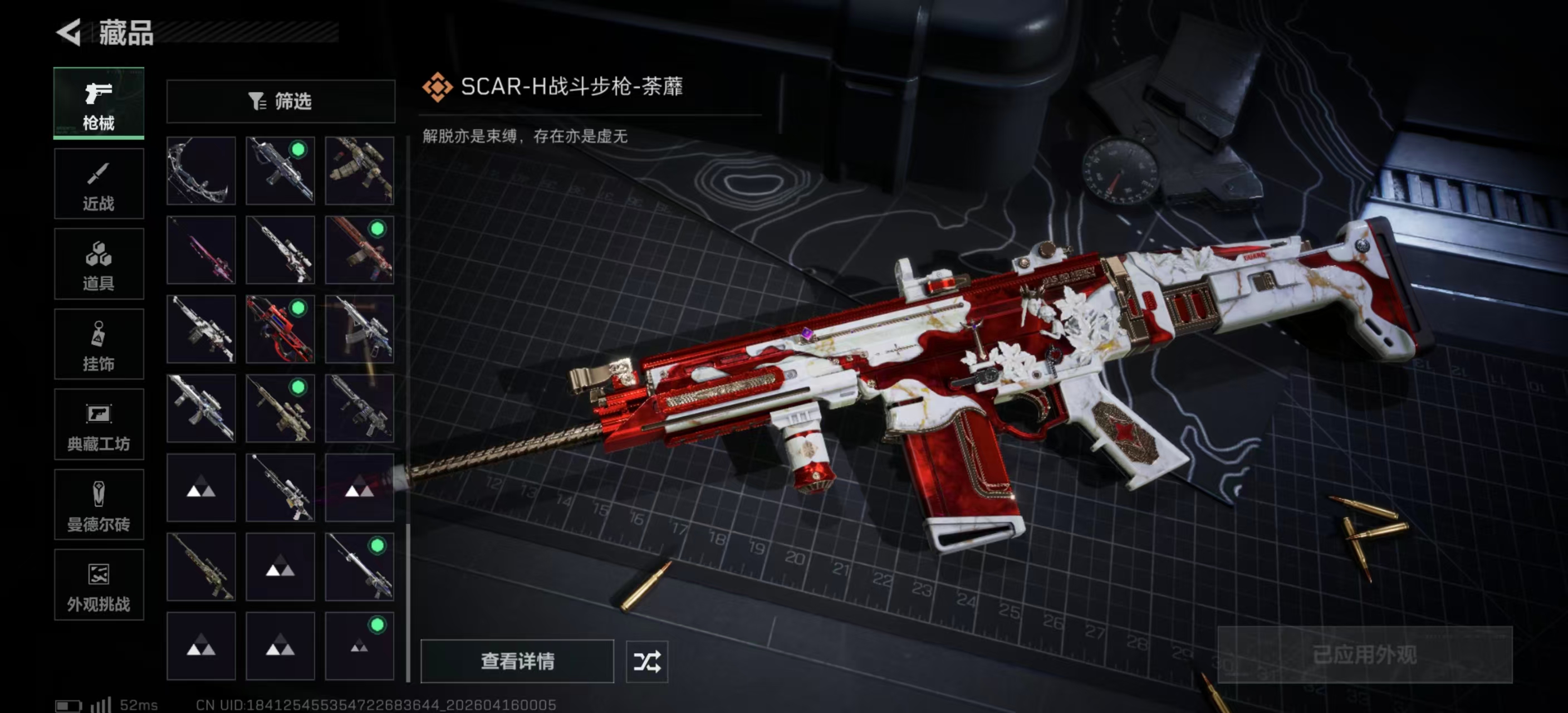Open the 典藏工坊 workshop panel

tap(99, 424)
